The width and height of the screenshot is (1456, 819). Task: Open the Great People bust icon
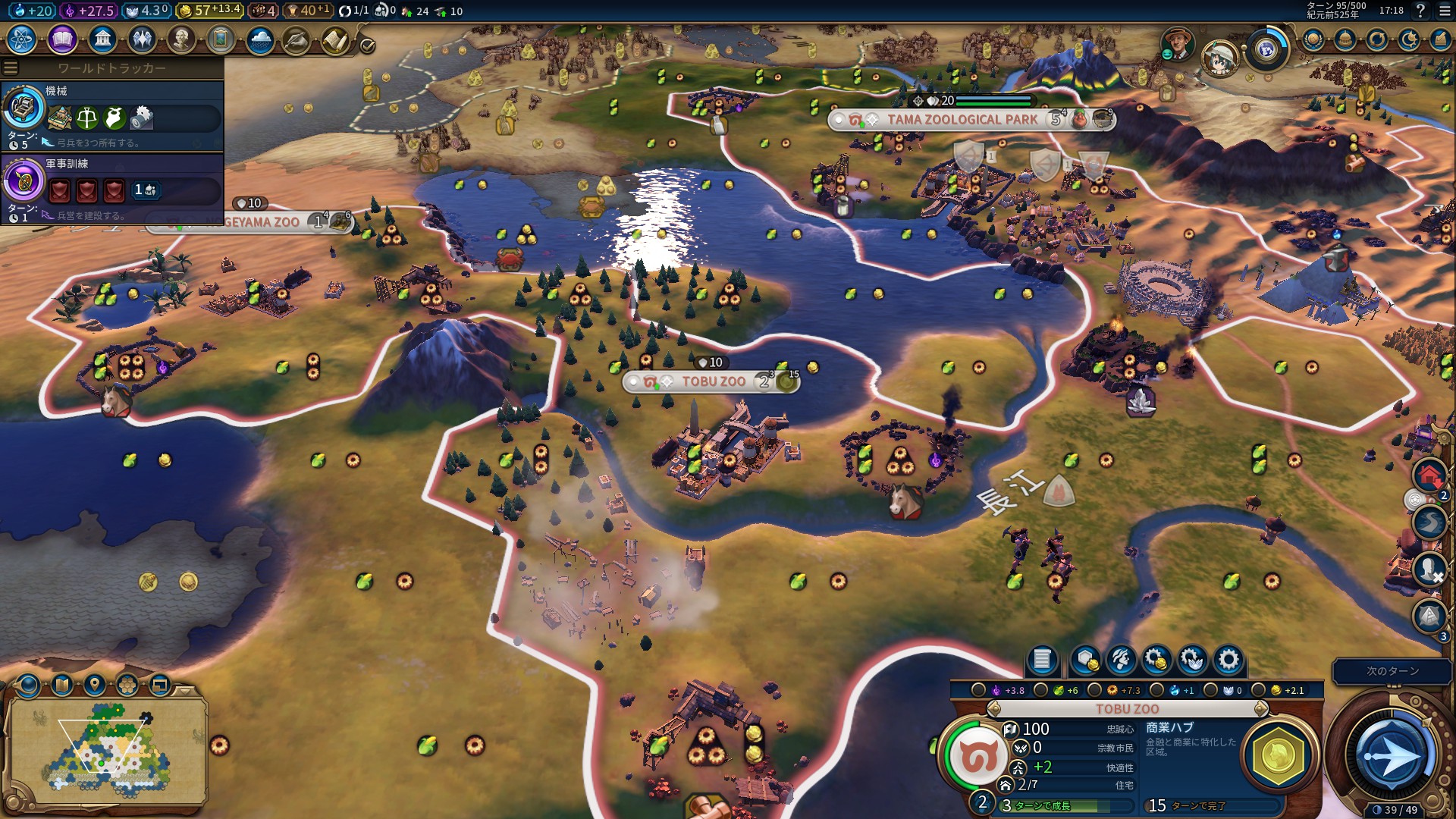click(181, 39)
